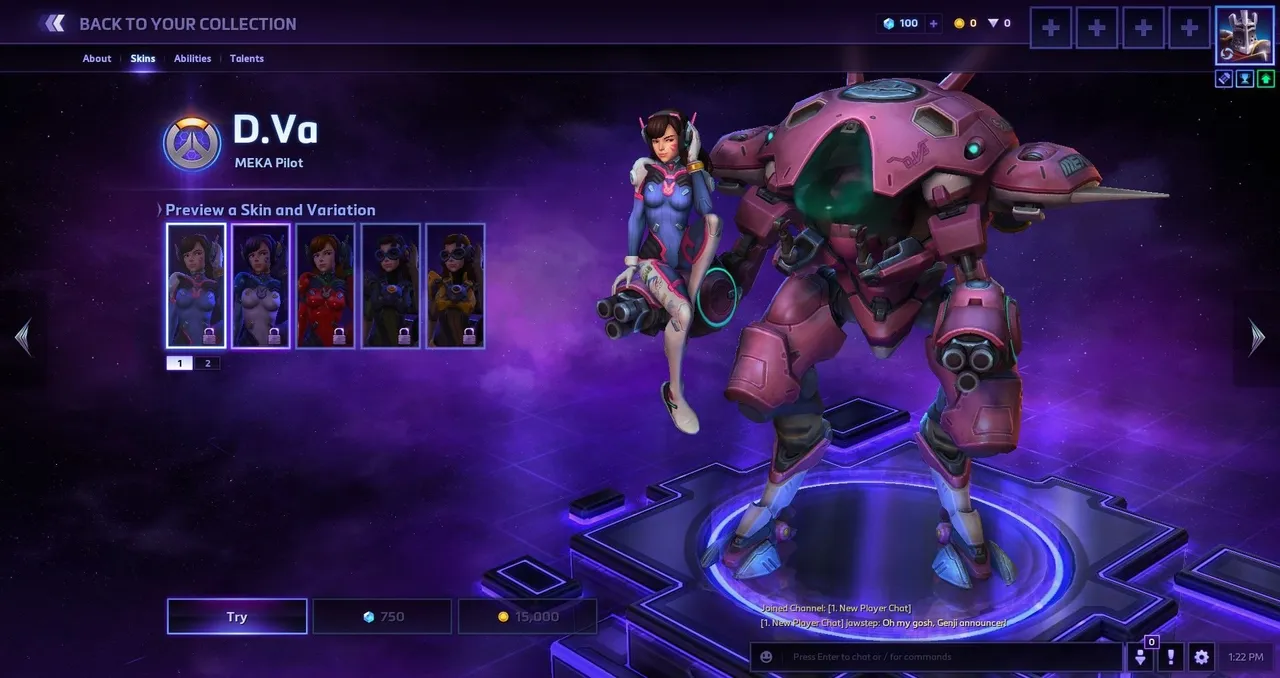
Task: Switch to the About tab
Action: (x=97, y=58)
